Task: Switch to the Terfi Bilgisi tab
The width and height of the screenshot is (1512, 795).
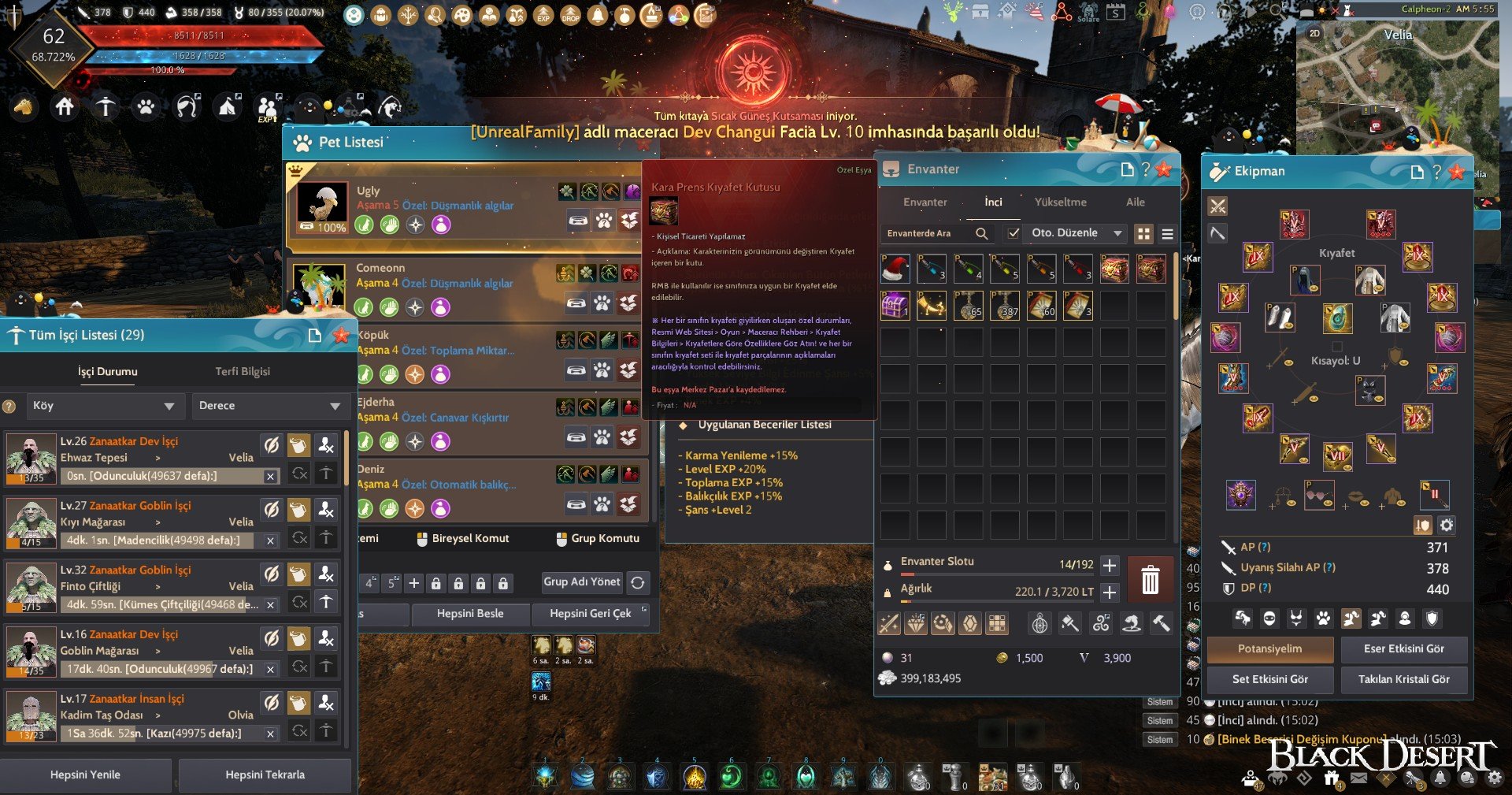Action: click(243, 371)
